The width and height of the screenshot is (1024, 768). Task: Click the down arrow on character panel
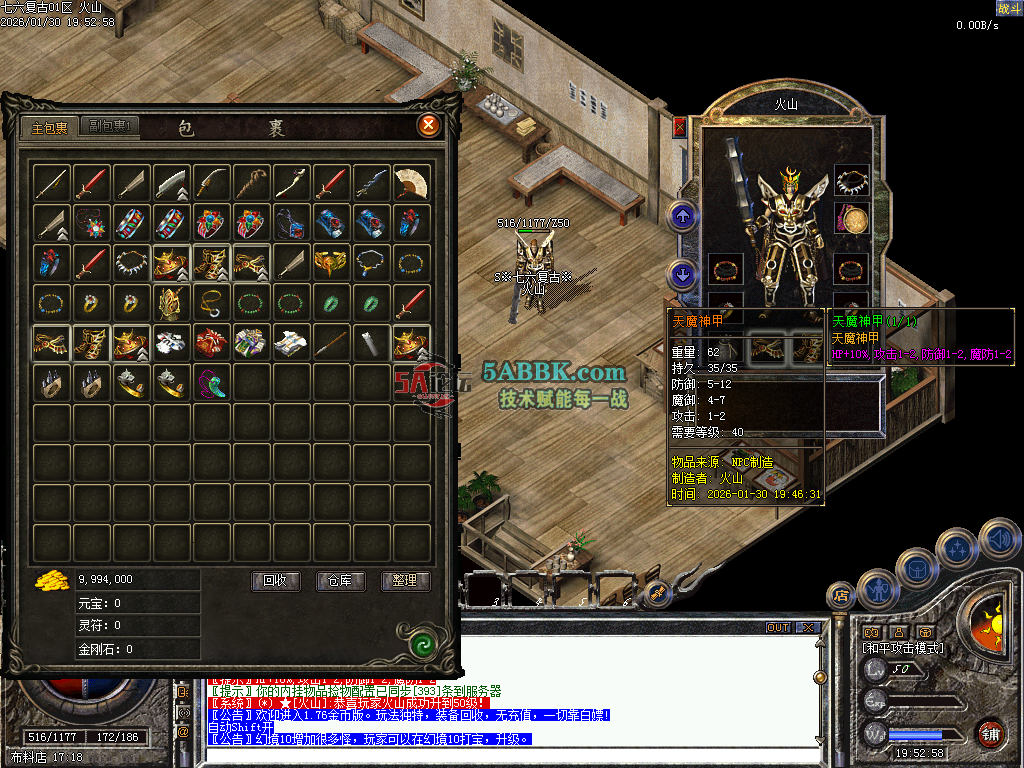coord(683,271)
